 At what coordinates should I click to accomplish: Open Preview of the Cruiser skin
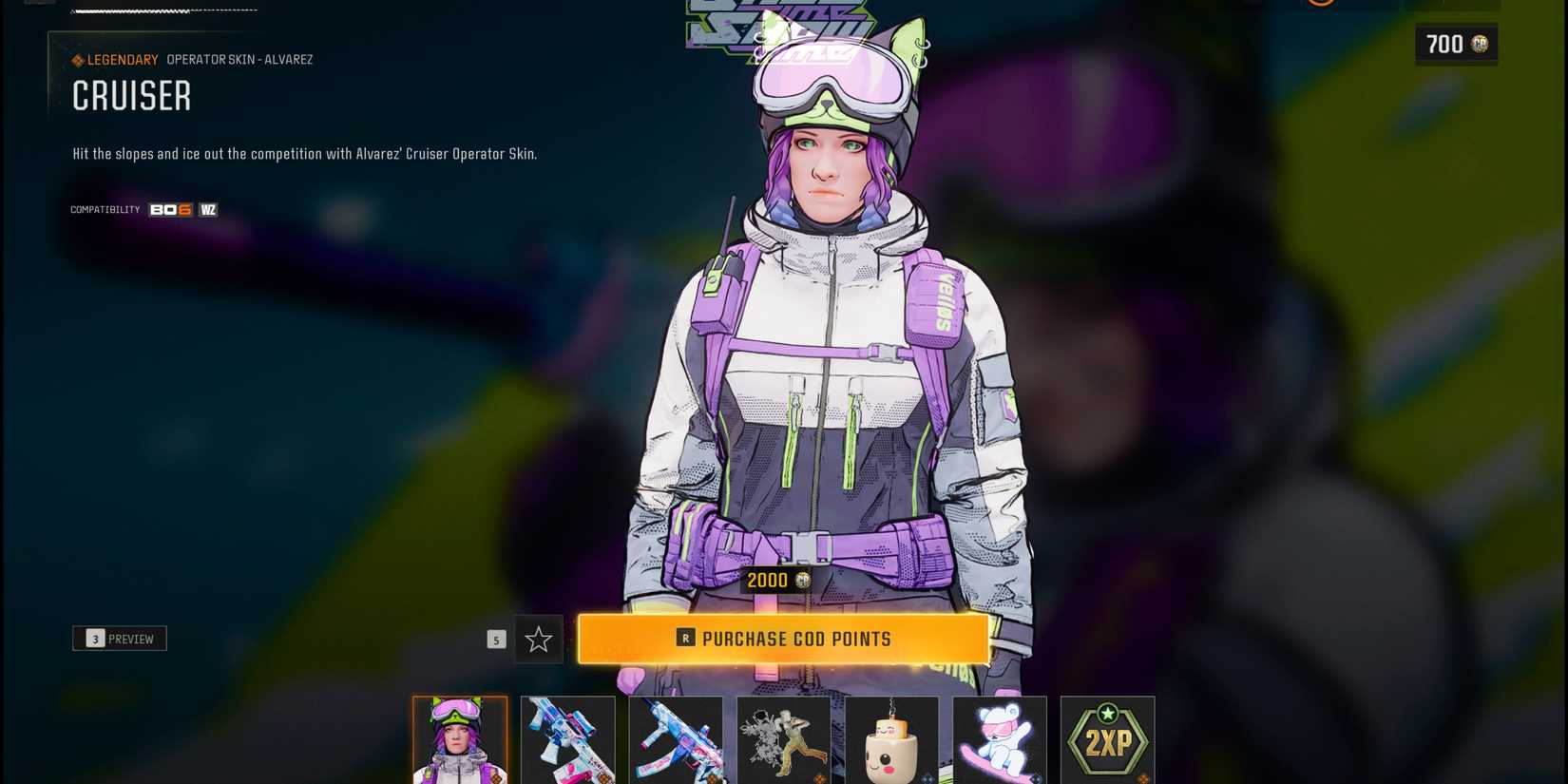120,638
